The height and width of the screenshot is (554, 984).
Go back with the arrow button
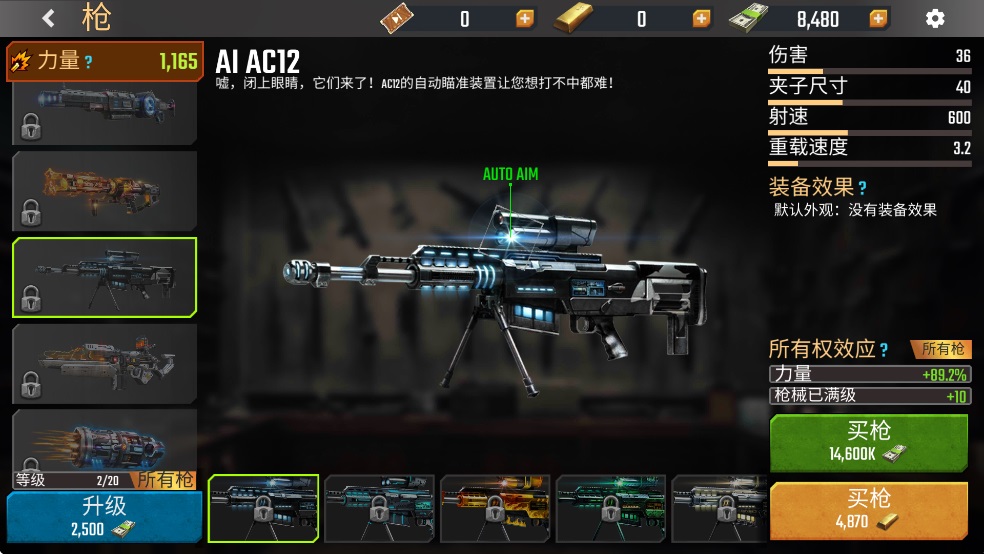[49, 18]
